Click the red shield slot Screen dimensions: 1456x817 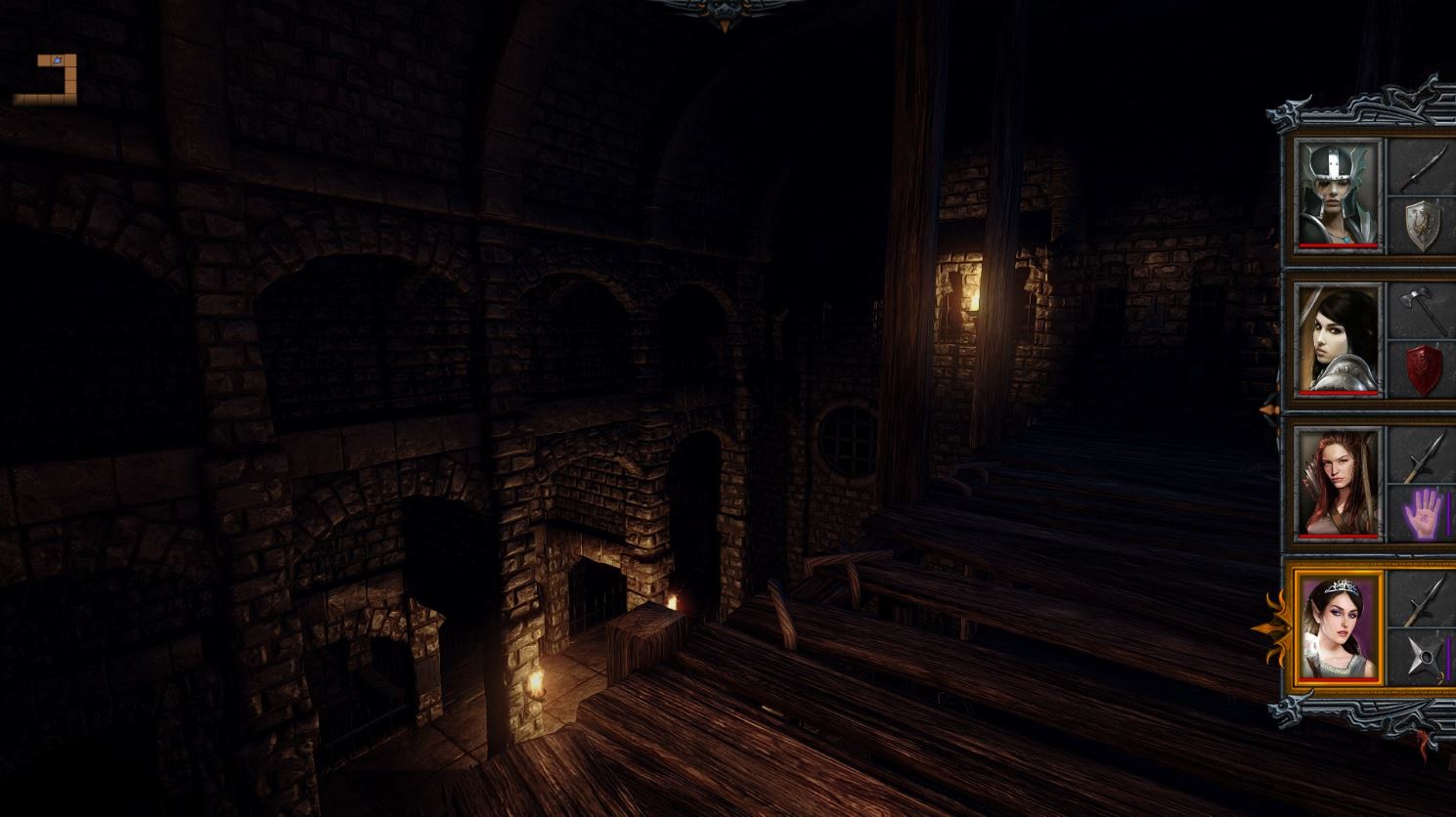point(1423,369)
